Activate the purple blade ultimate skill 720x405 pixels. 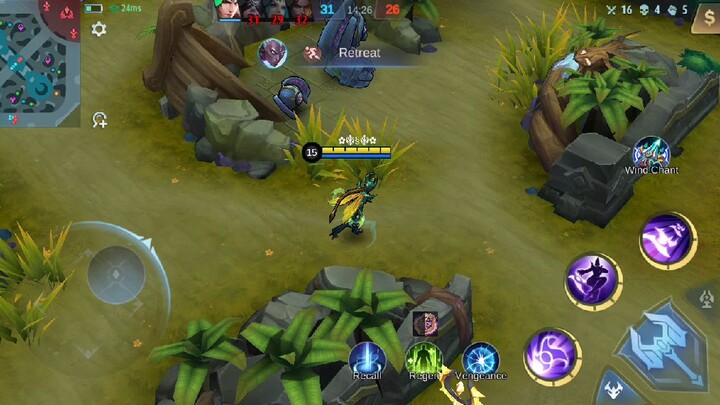(667, 240)
